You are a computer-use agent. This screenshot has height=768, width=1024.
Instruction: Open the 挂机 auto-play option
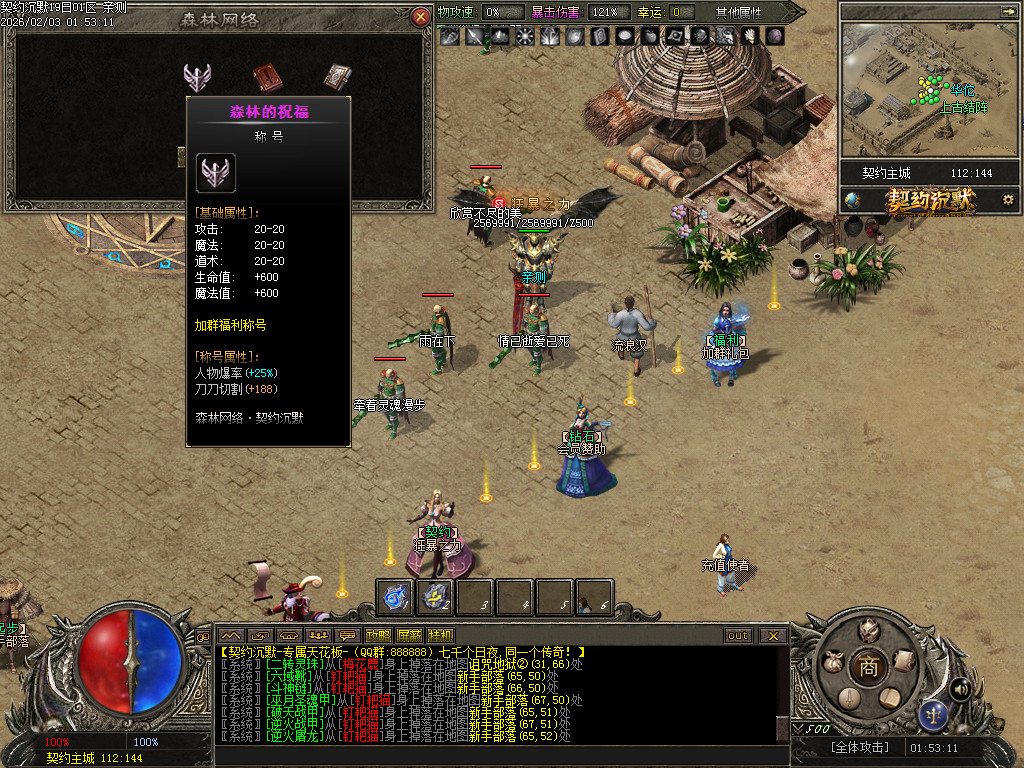point(440,635)
